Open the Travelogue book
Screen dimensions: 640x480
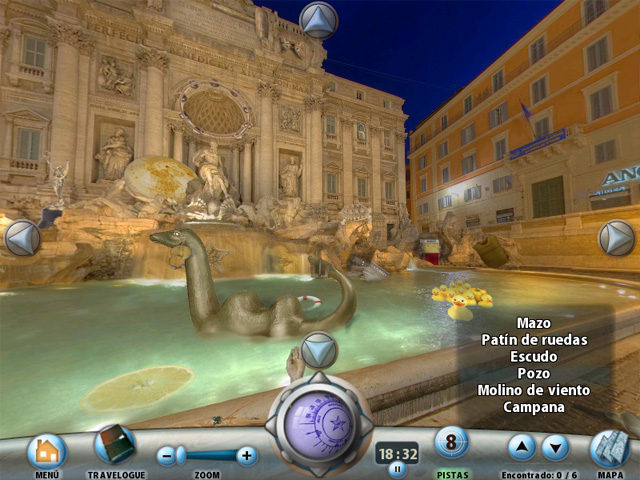pos(115,446)
